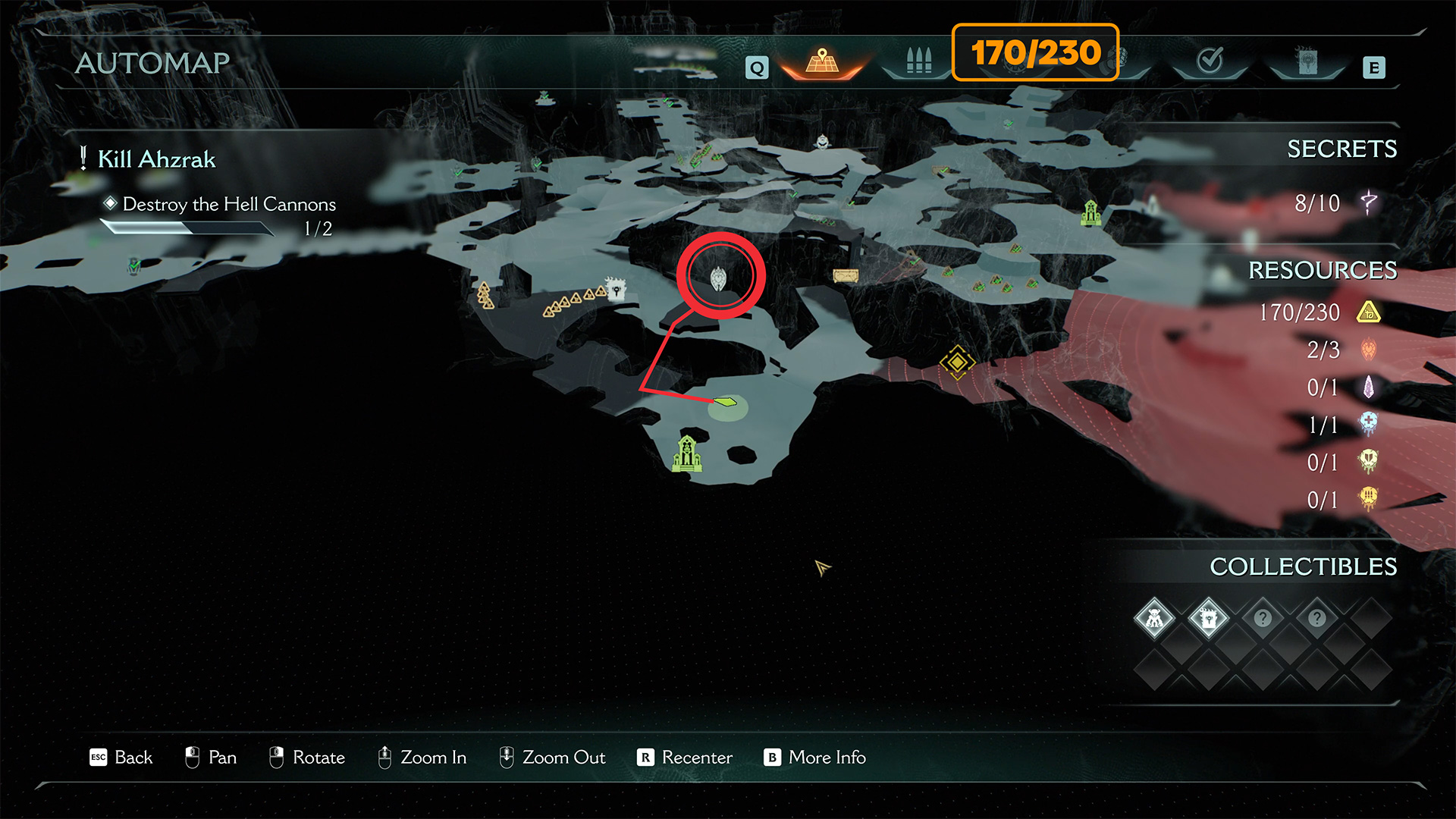
Task: Go Back from the automap
Action: tap(121, 758)
